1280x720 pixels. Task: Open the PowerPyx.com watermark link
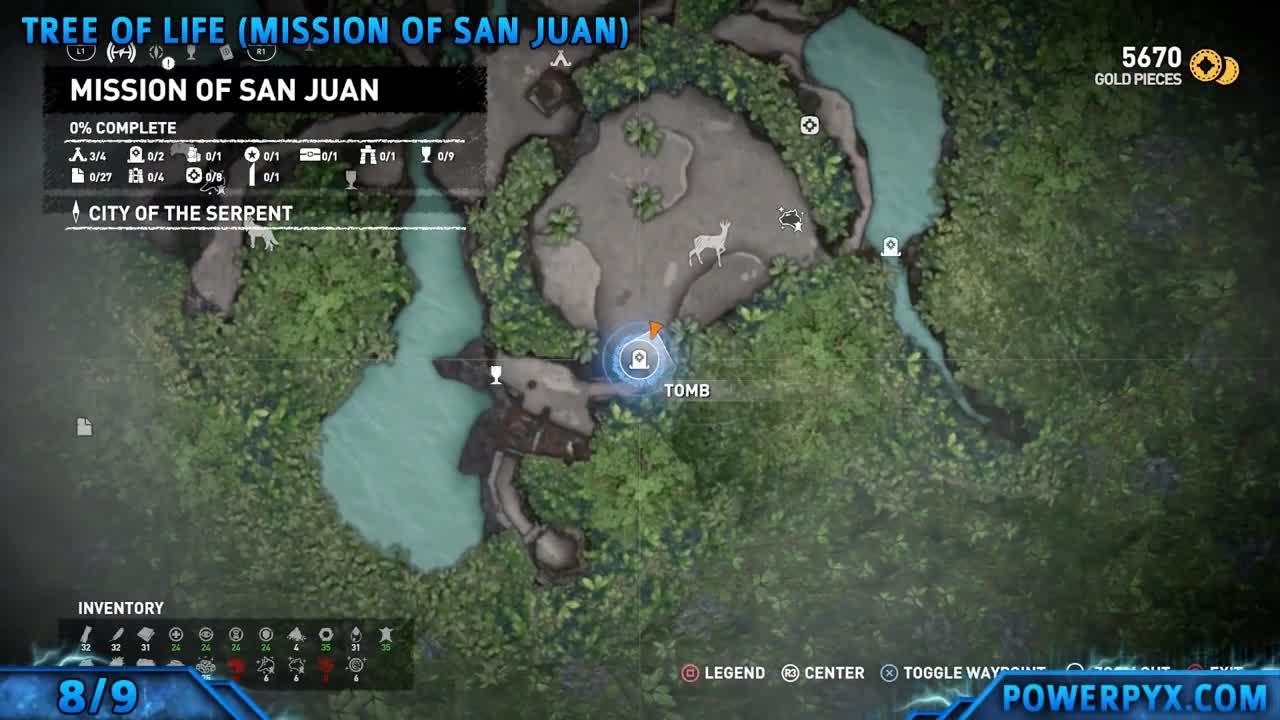point(1134,696)
